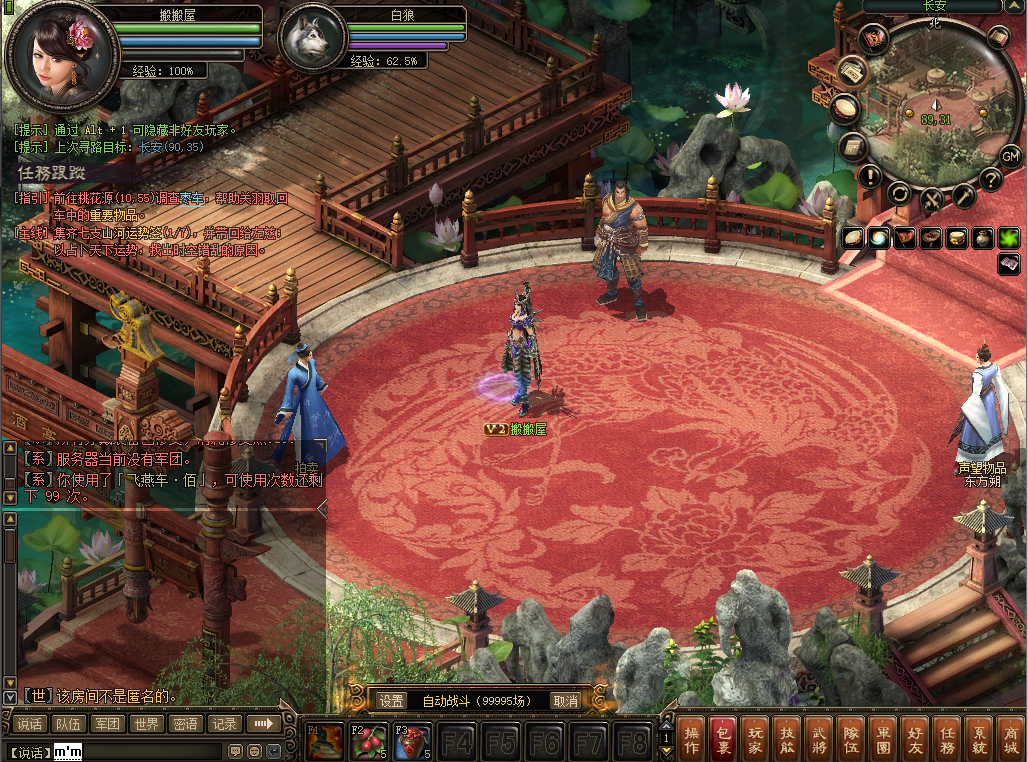1028x762 pixels.
Task: Click the GM button by the minimap
Action: [1010, 155]
